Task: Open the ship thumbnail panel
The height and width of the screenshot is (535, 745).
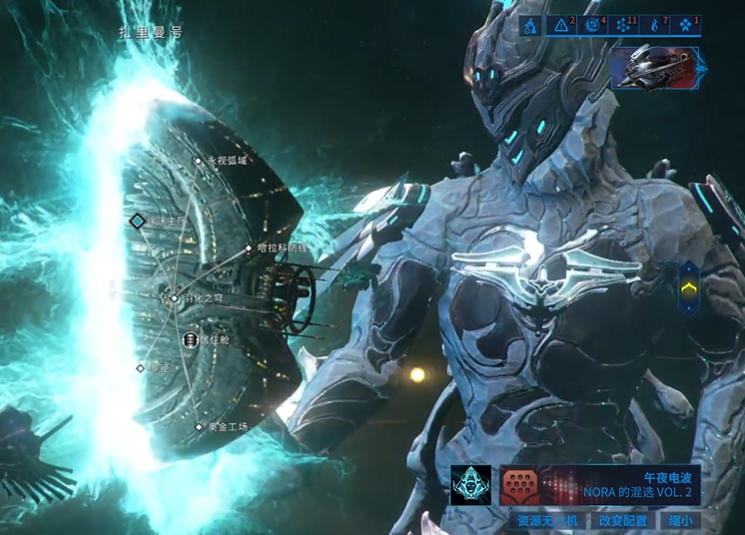Action: pos(656,69)
